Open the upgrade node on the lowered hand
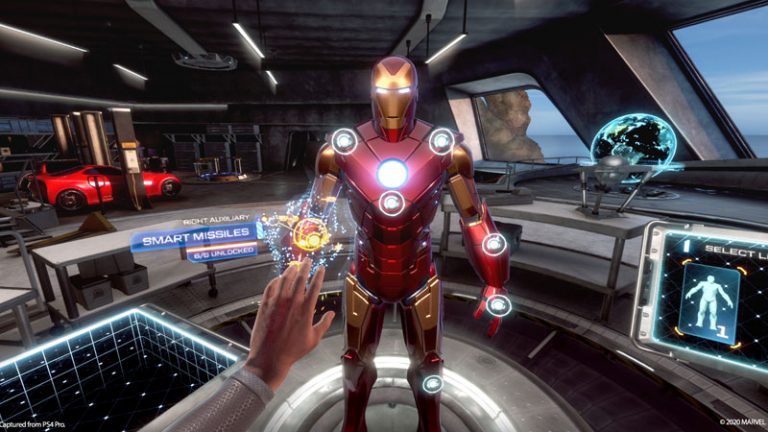This screenshot has height=432, width=768. [498, 305]
